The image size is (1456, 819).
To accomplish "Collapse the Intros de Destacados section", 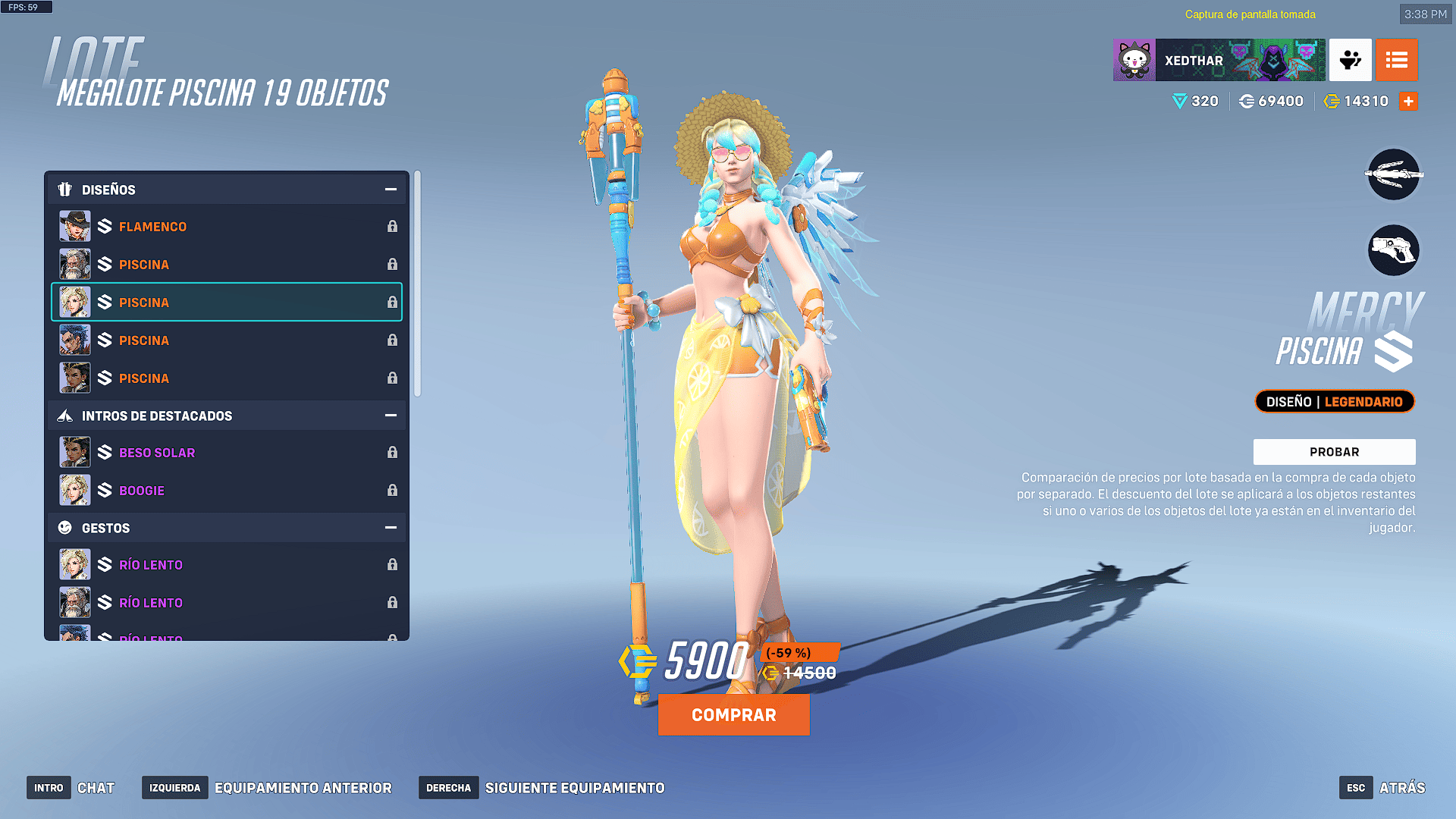I will 391,416.
